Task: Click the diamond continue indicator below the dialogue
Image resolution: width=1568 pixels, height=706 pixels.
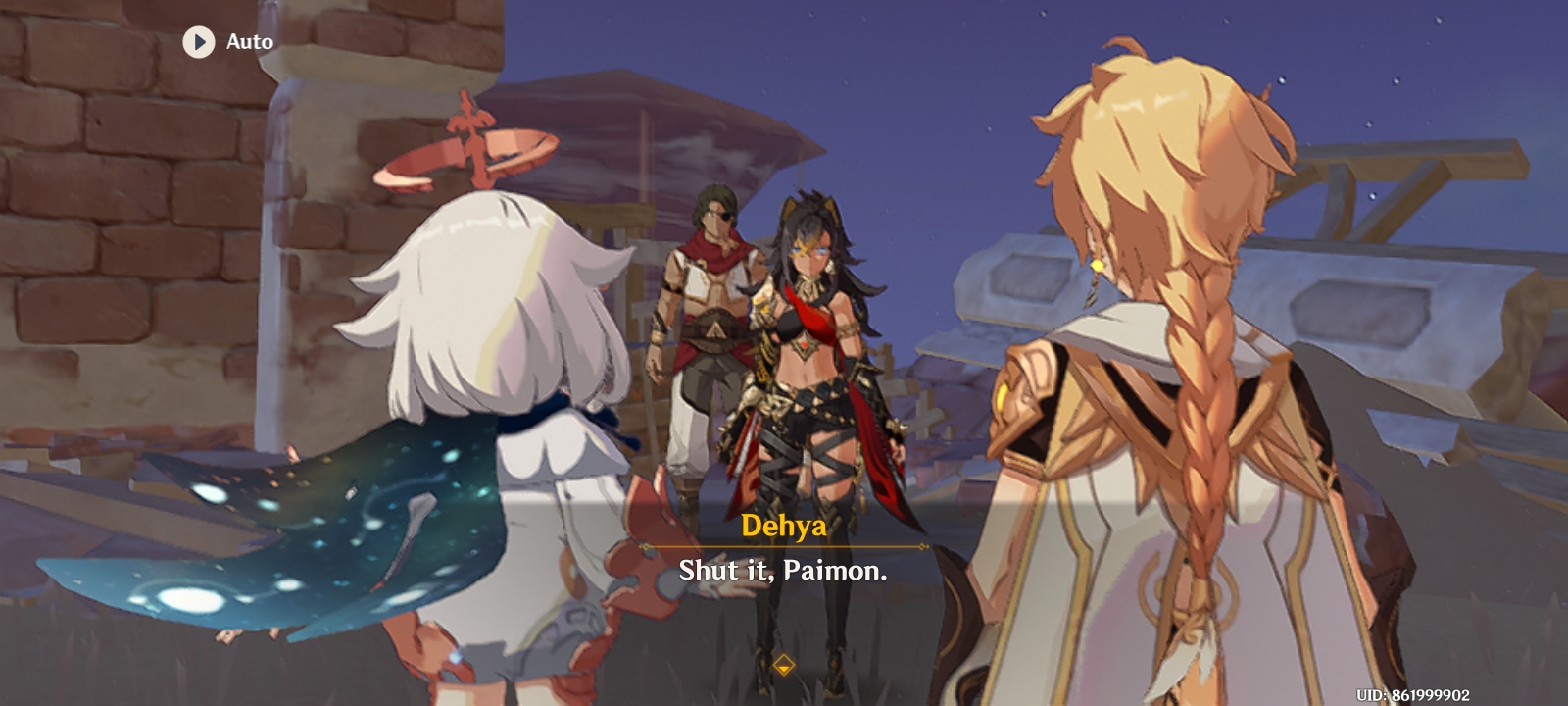Action: click(785, 663)
